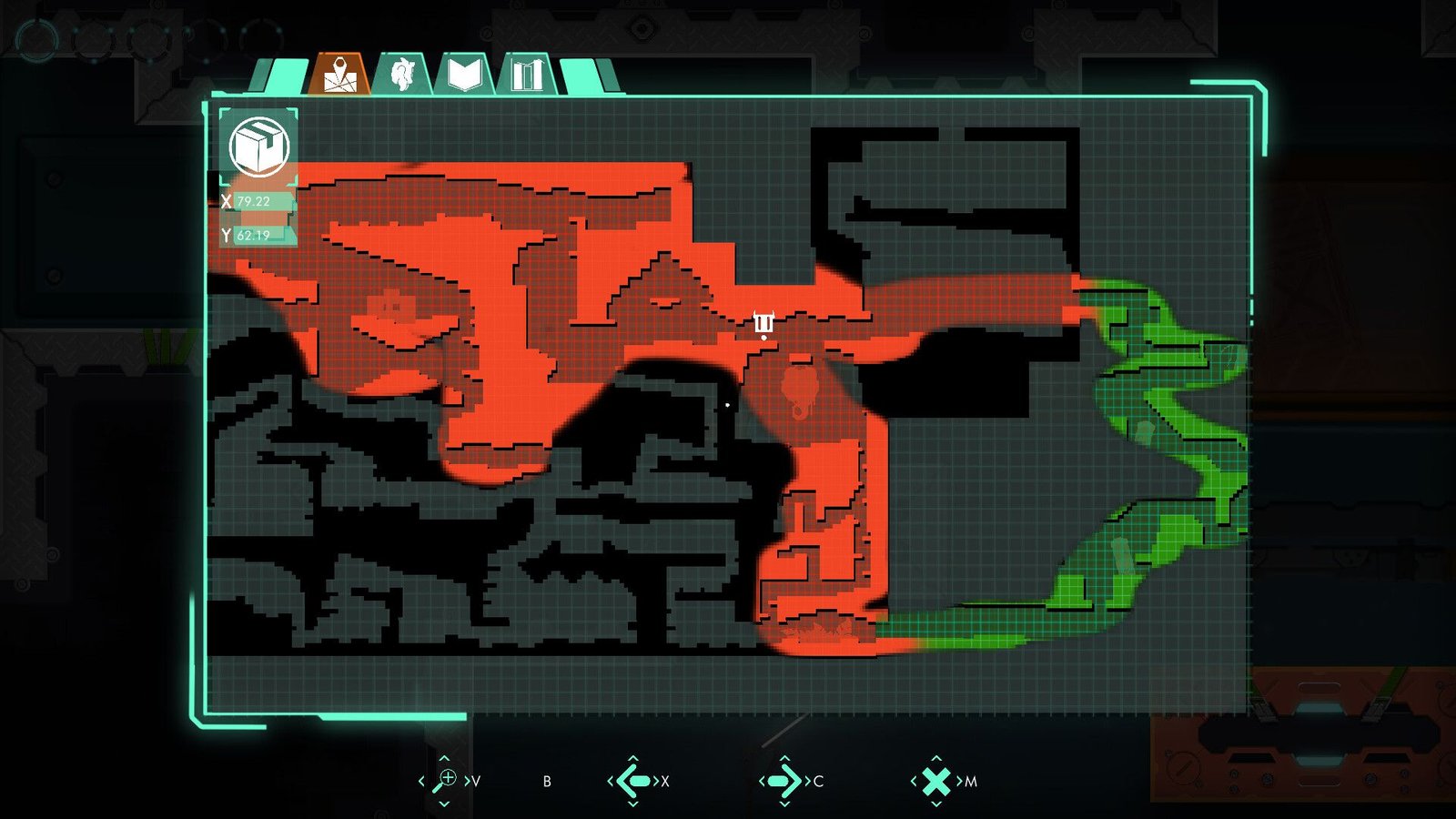Click the crate icon in the map corner

click(x=259, y=146)
